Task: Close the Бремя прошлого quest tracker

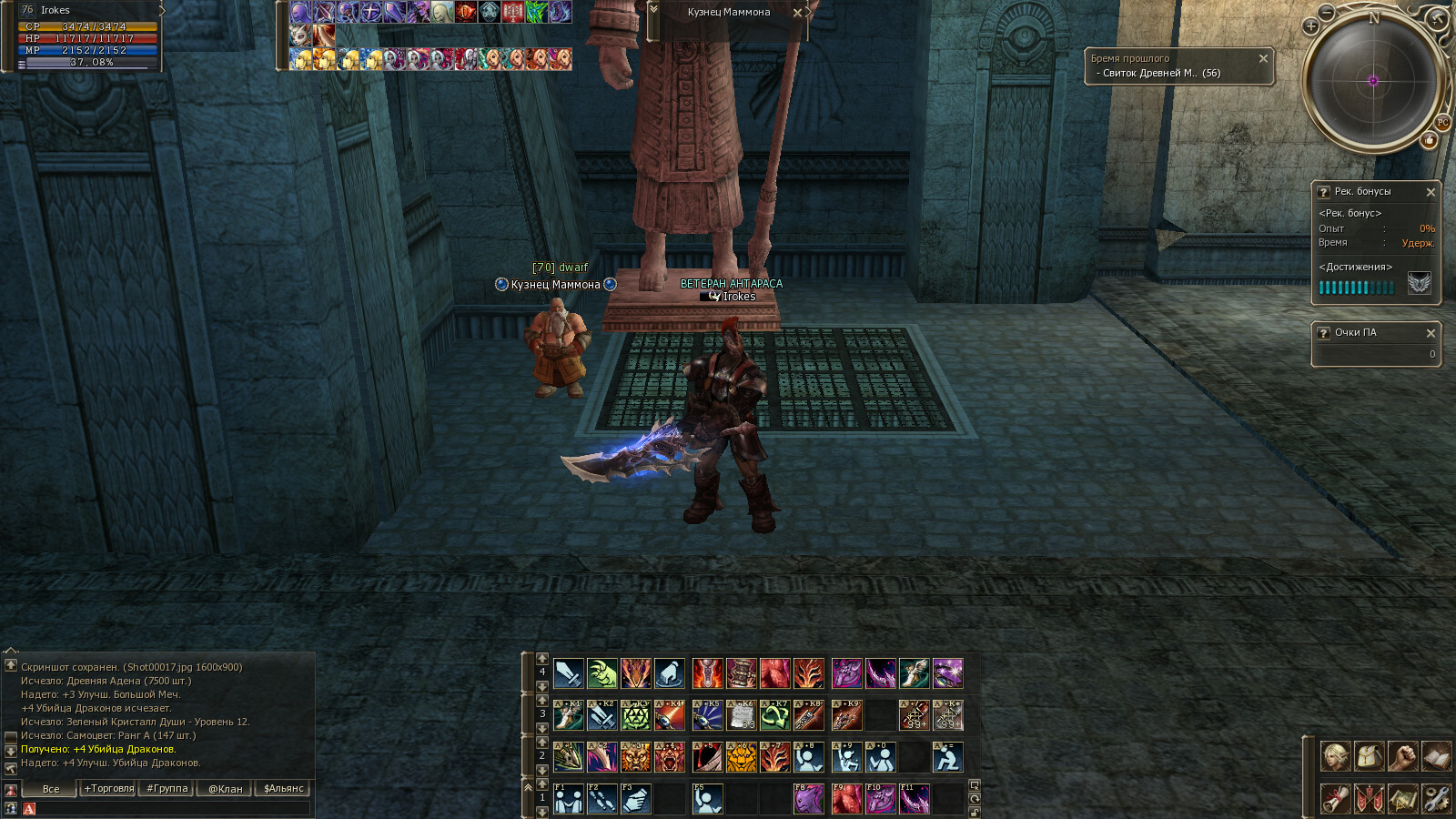Action: tap(1263, 58)
